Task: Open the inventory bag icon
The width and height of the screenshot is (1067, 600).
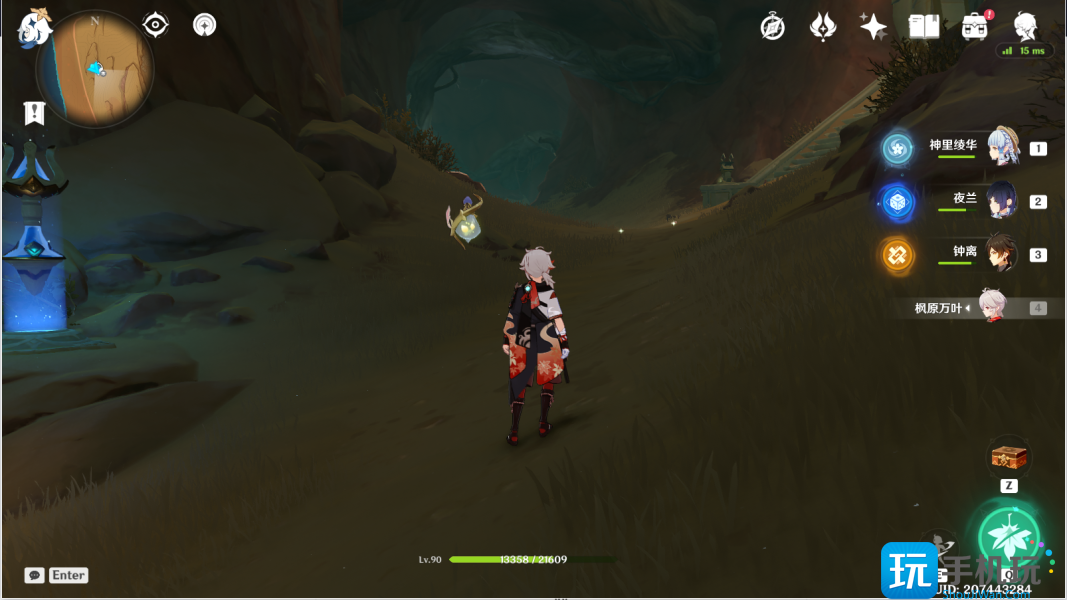Action: point(975,27)
